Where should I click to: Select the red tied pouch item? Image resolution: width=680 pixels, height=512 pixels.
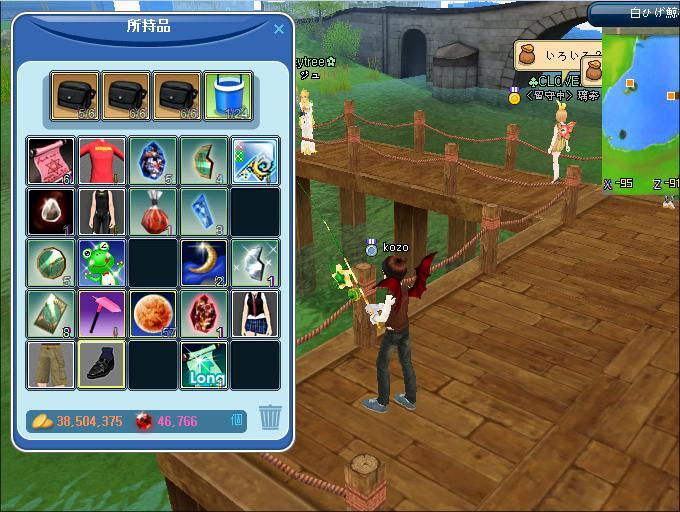153,212
